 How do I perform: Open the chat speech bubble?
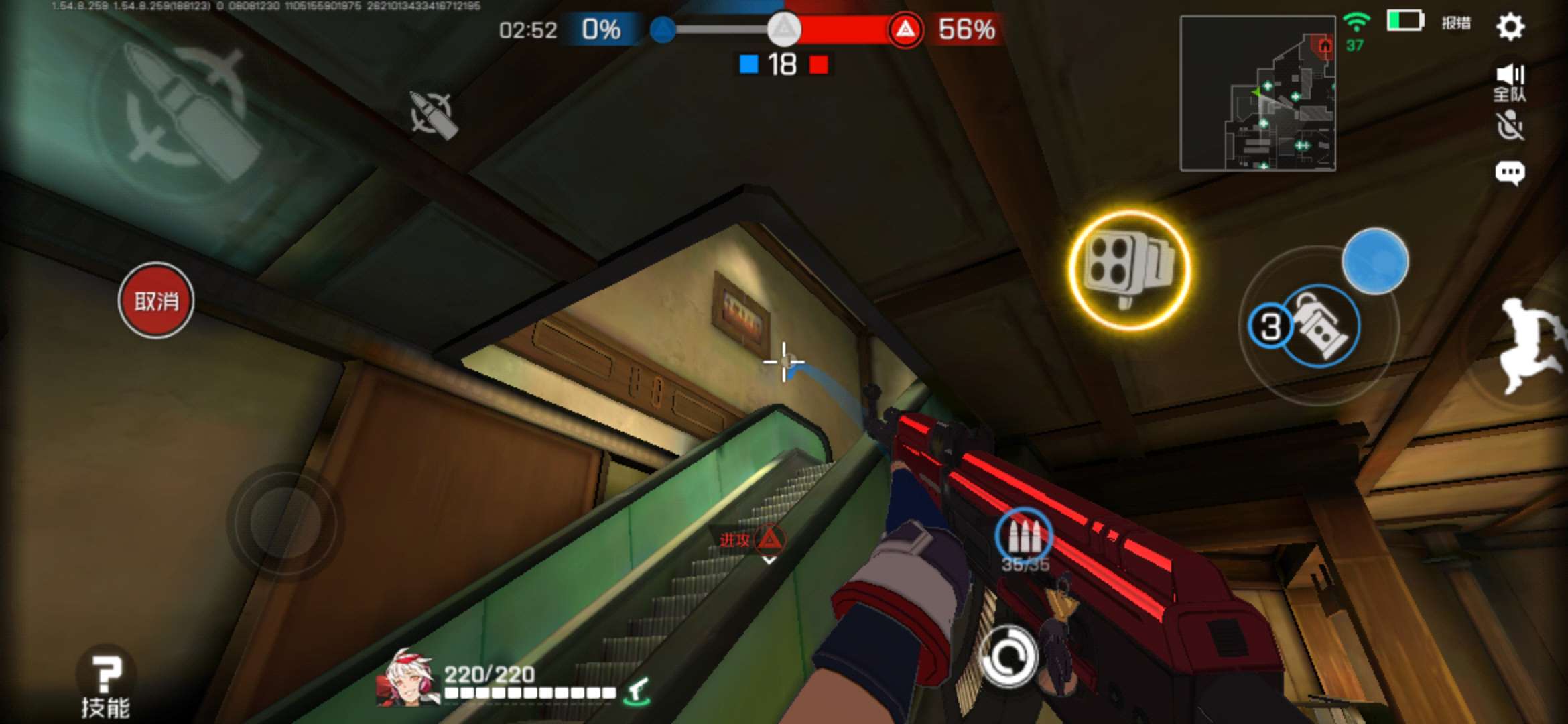point(1510,173)
